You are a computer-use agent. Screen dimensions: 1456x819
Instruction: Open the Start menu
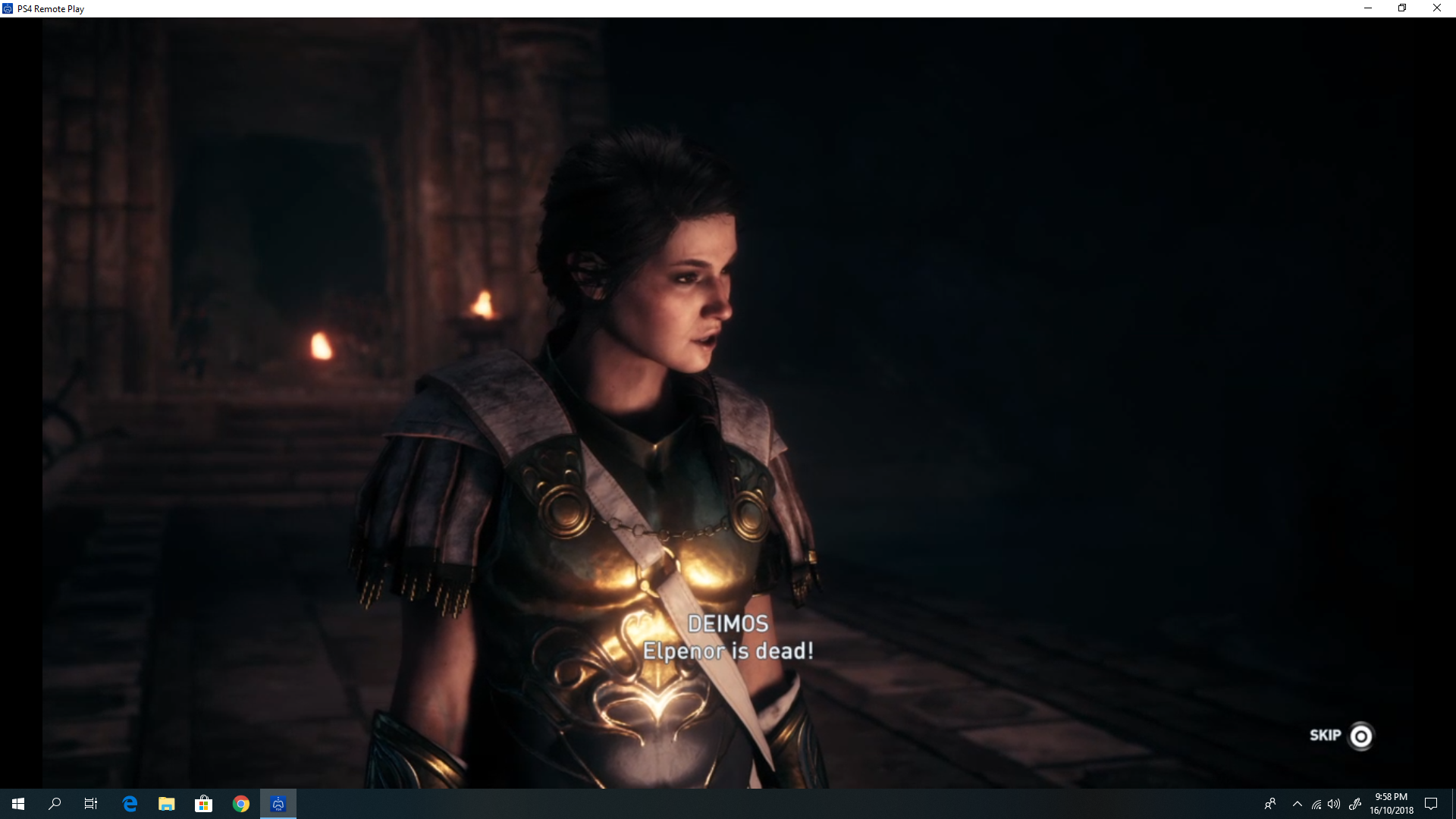[17, 803]
